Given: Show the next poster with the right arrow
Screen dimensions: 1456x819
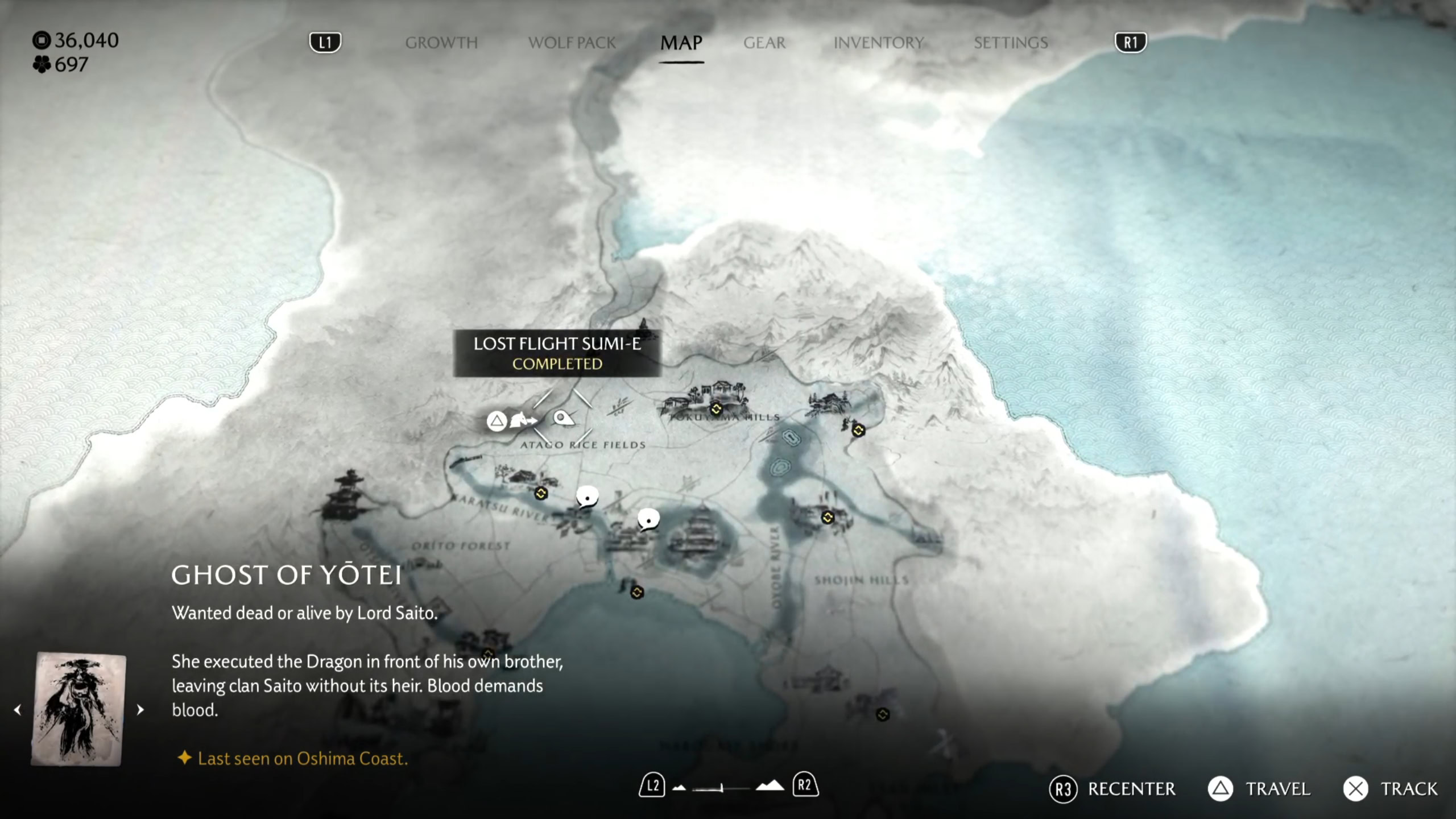Looking at the screenshot, I should coord(140,710).
